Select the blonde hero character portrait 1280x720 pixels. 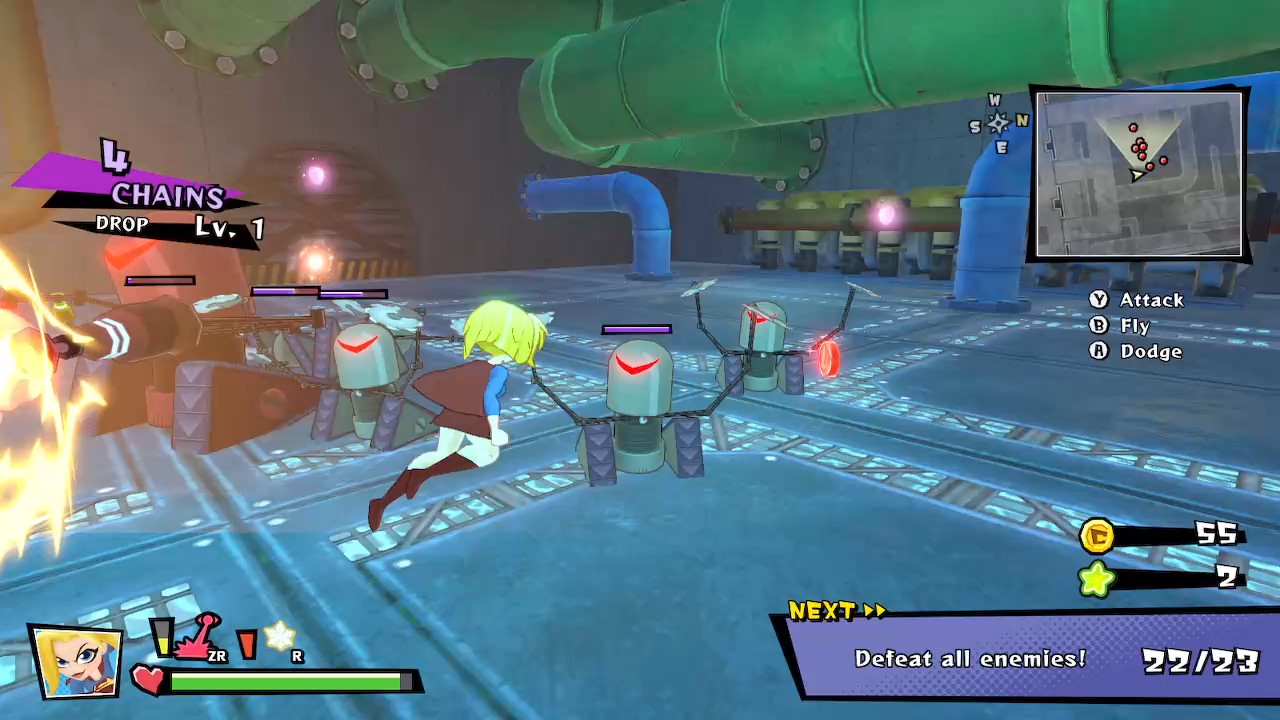click(76, 661)
